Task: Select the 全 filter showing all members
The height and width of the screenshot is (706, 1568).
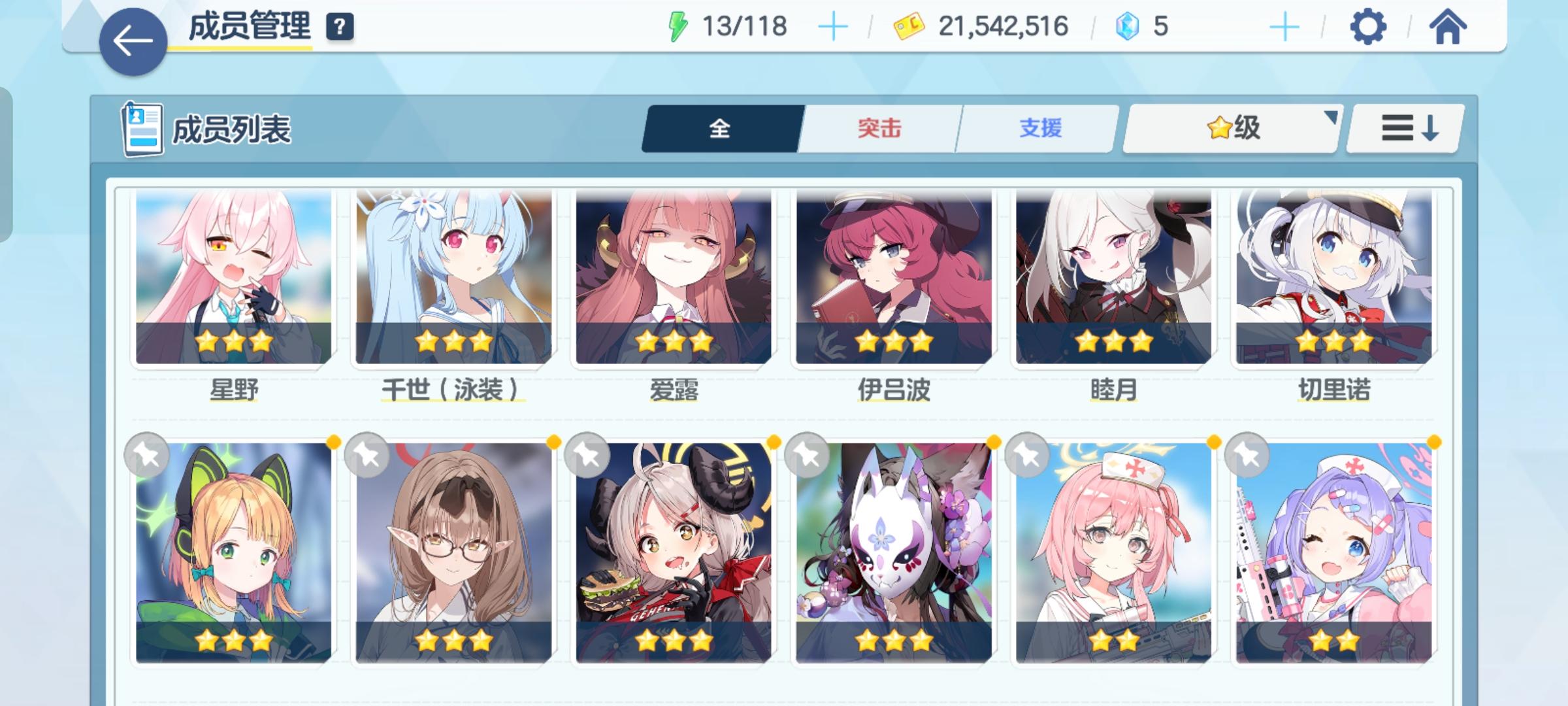Action: (x=721, y=128)
